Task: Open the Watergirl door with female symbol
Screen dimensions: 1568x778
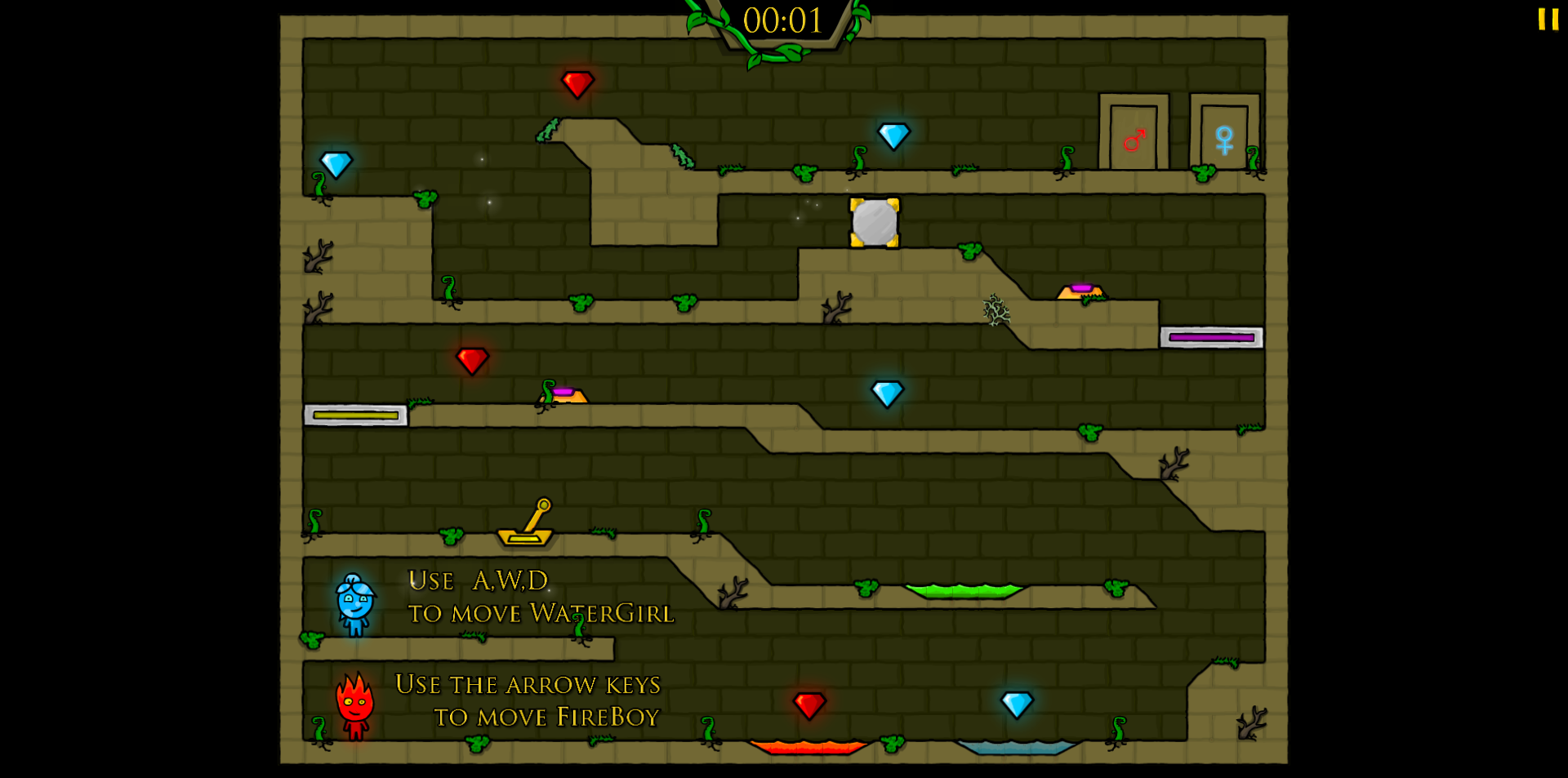Action: [1224, 137]
